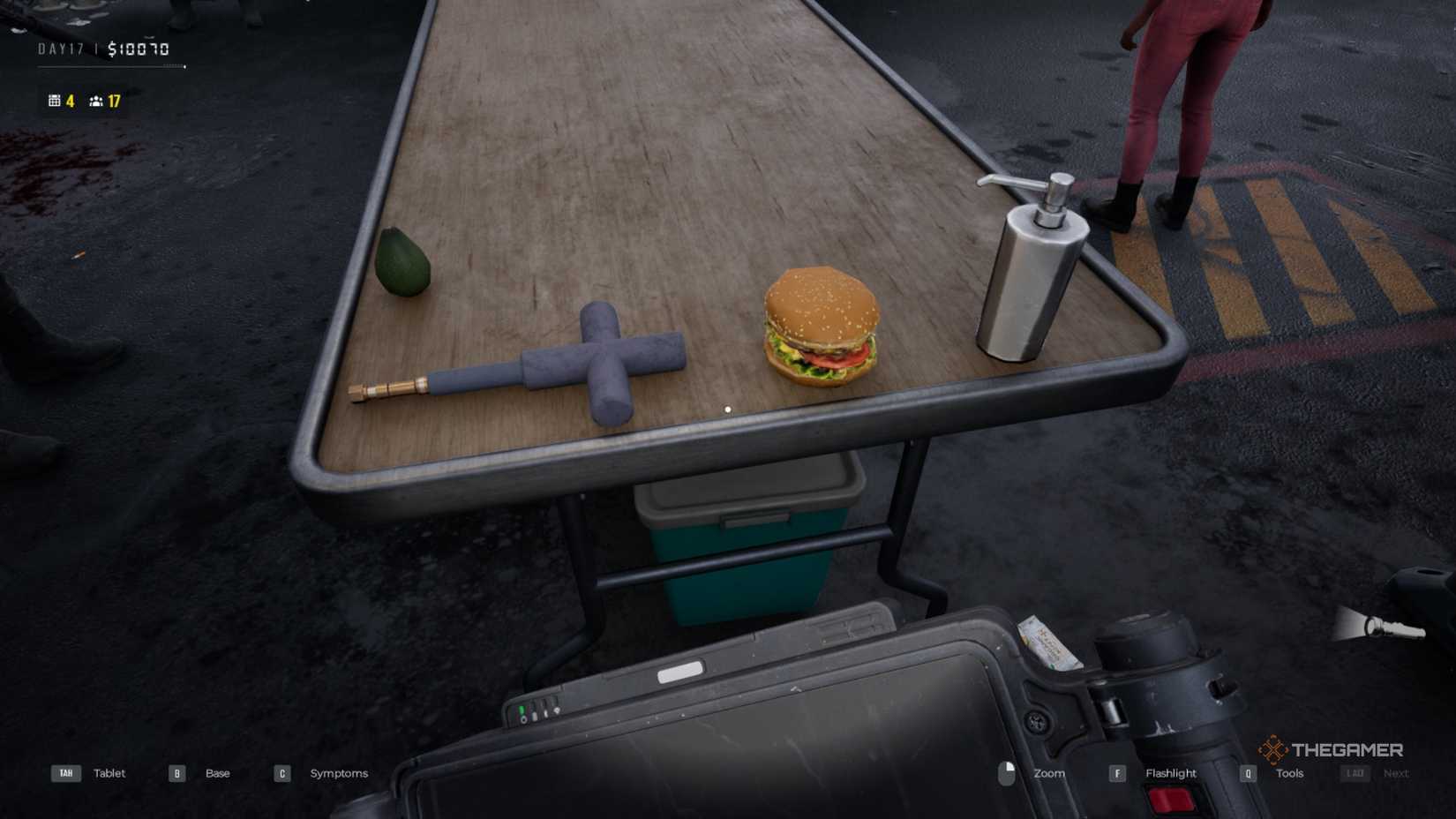The image size is (1456, 819).
Task: Expand the Symptoms panel
Action: (339, 773)
